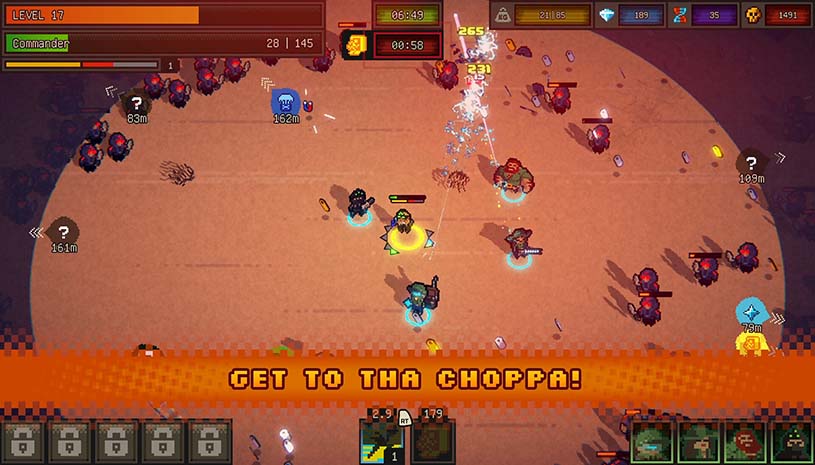Click the question mark marker at 161m
Image resolution: width=815 pixels, height=465 pixels.
tap(64, 230)
